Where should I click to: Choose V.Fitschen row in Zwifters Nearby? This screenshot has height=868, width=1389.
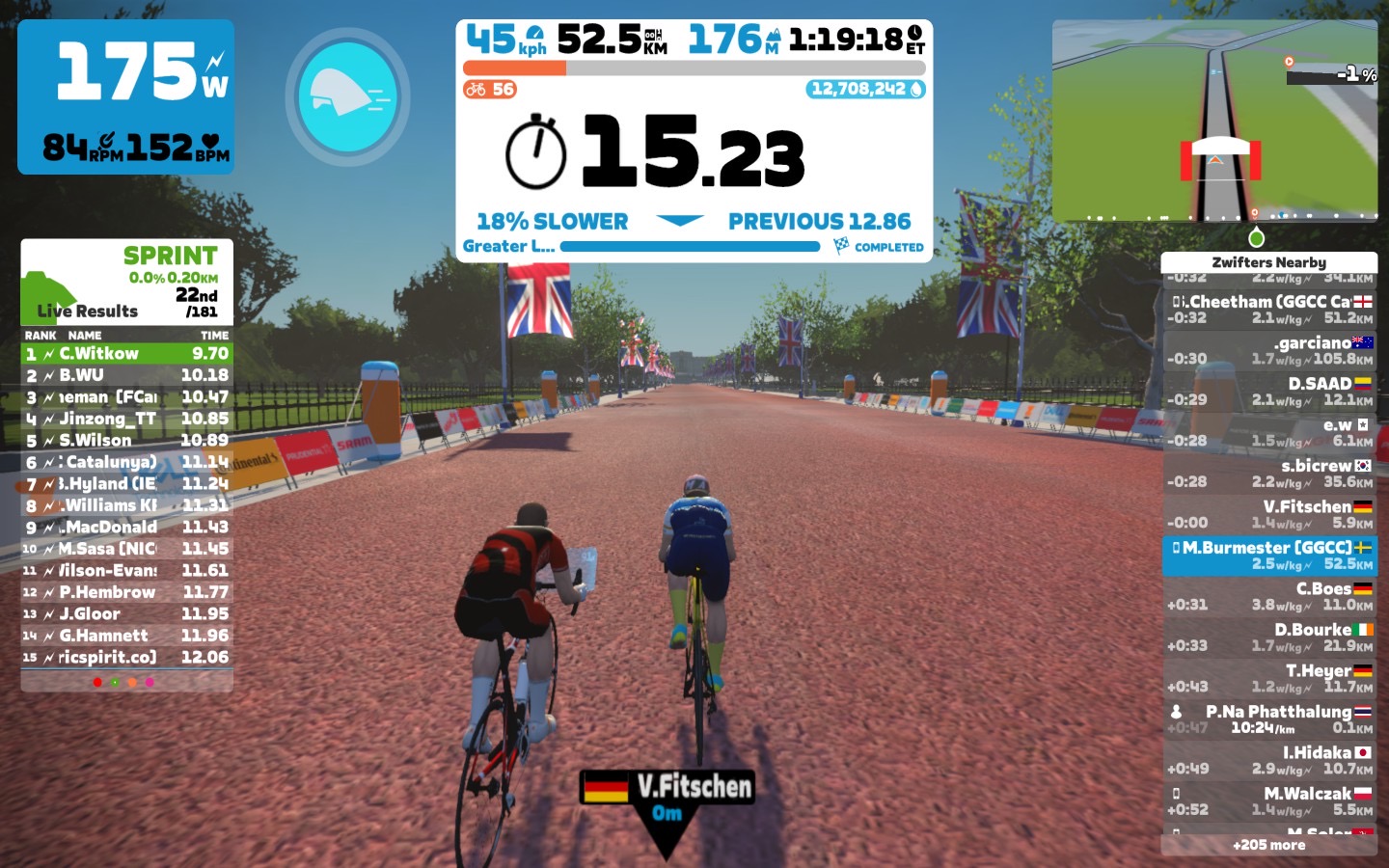click(x=1269, y=514)
